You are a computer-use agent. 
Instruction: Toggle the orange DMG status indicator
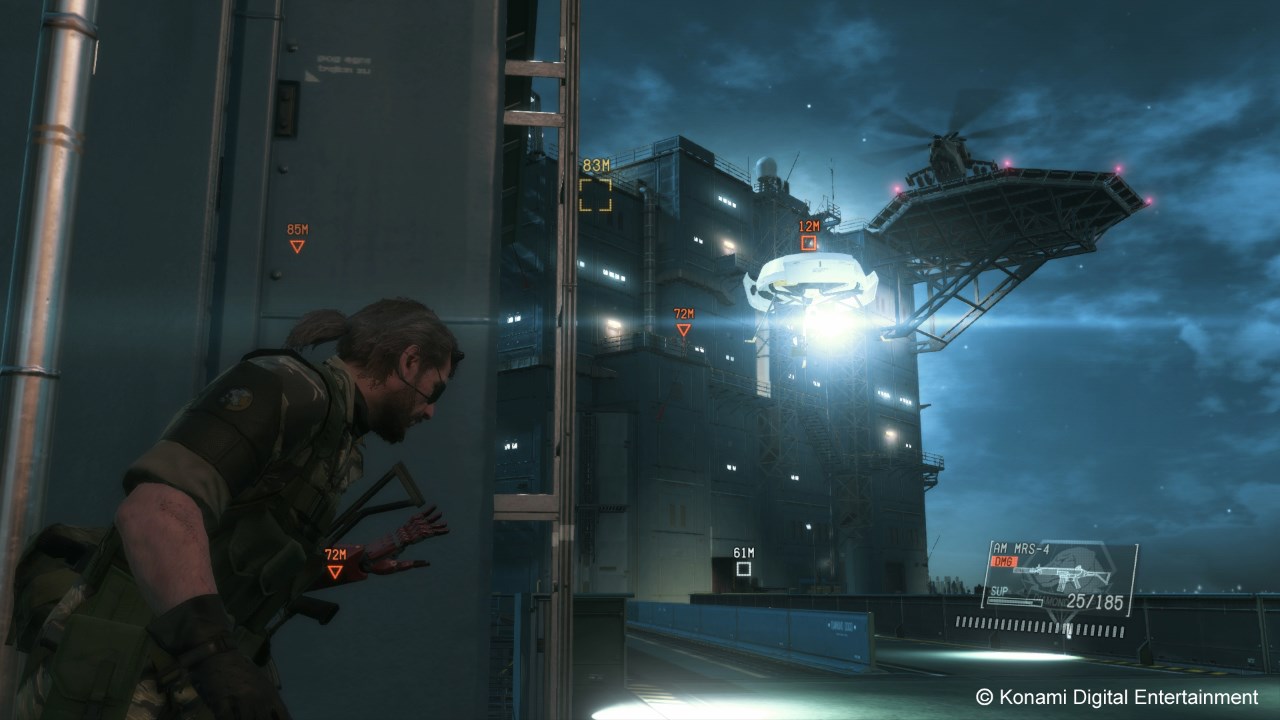pyautogui.click(x=1005, y=560)
